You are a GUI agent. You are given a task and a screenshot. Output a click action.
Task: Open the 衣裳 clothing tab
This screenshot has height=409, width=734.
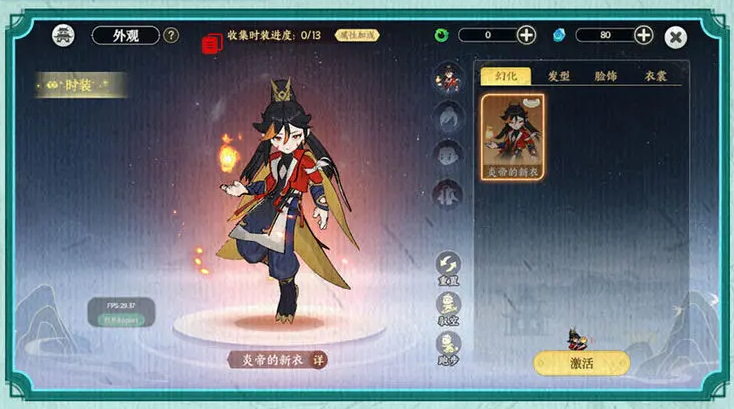pos(655,76)
